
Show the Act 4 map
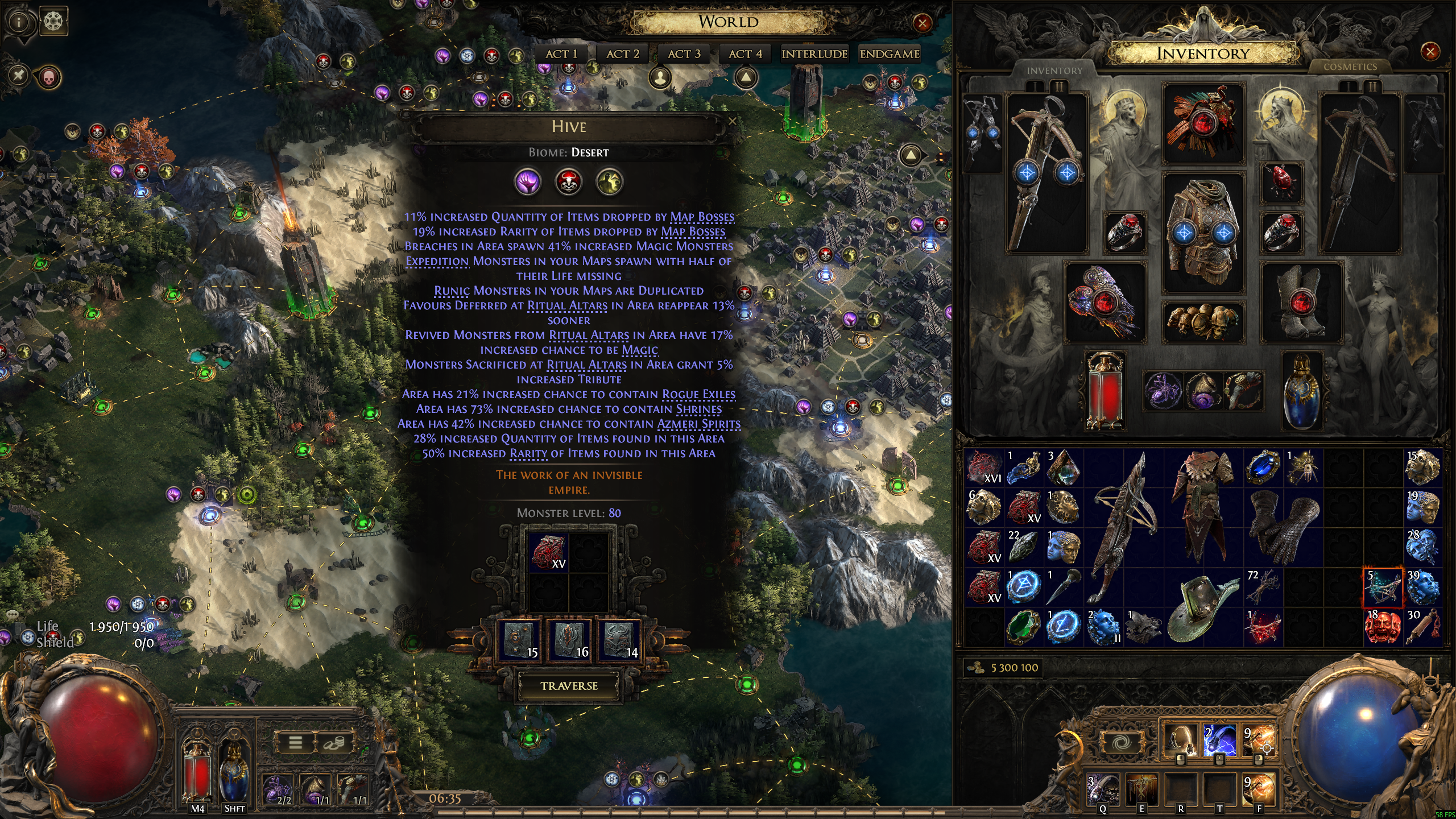pos(745,54)
